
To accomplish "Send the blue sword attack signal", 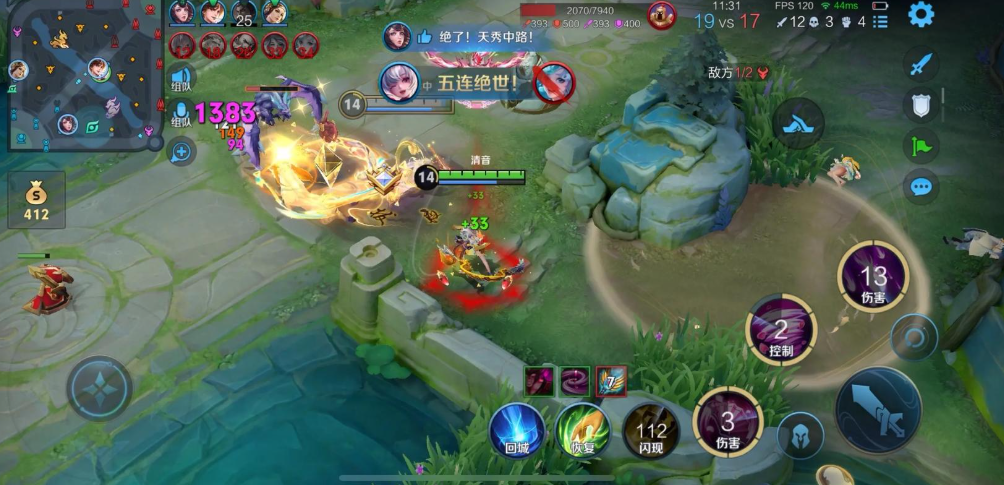I will point(920,64).
